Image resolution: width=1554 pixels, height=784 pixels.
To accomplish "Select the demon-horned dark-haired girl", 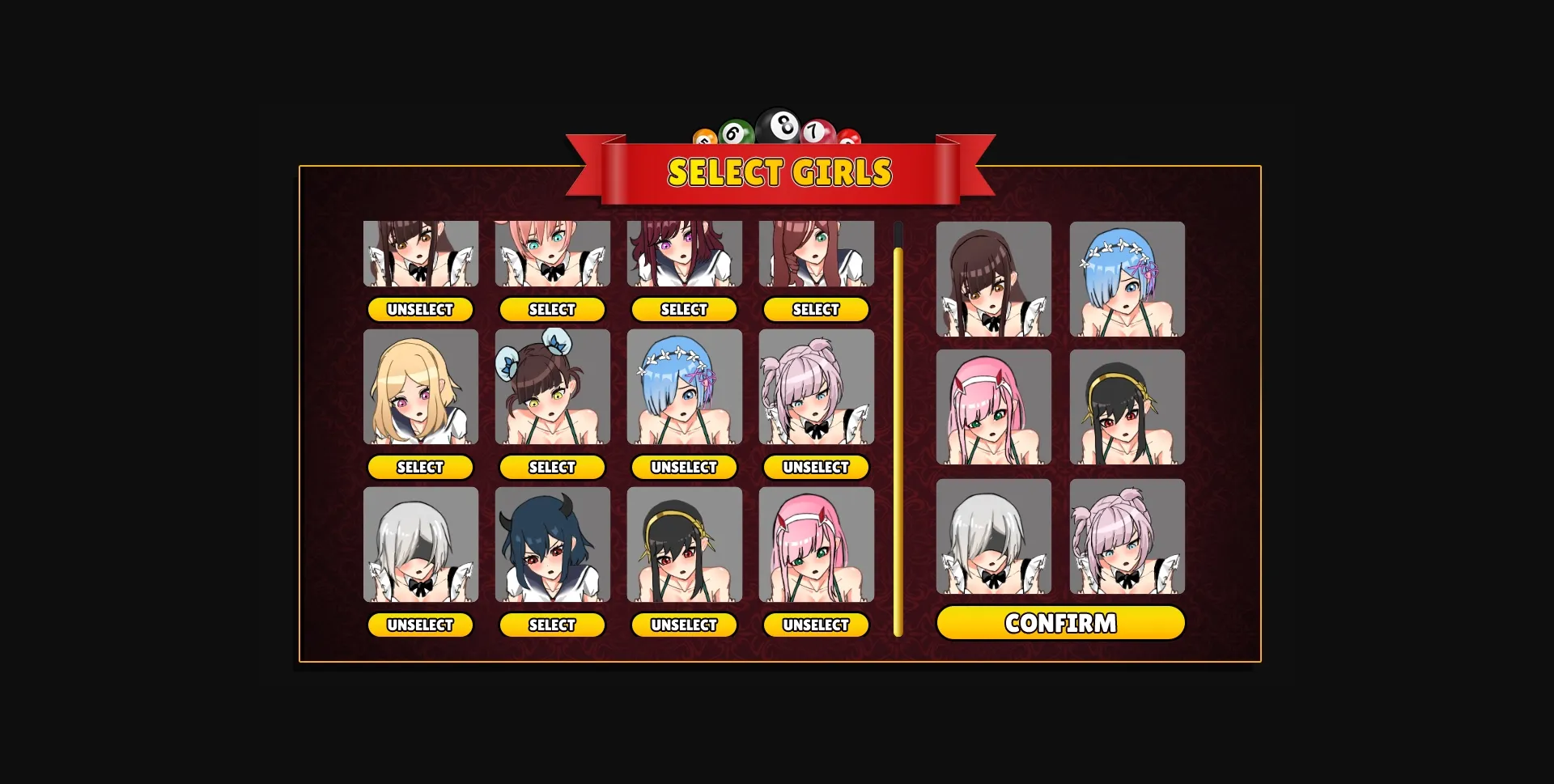I will [x=551, y=625].
